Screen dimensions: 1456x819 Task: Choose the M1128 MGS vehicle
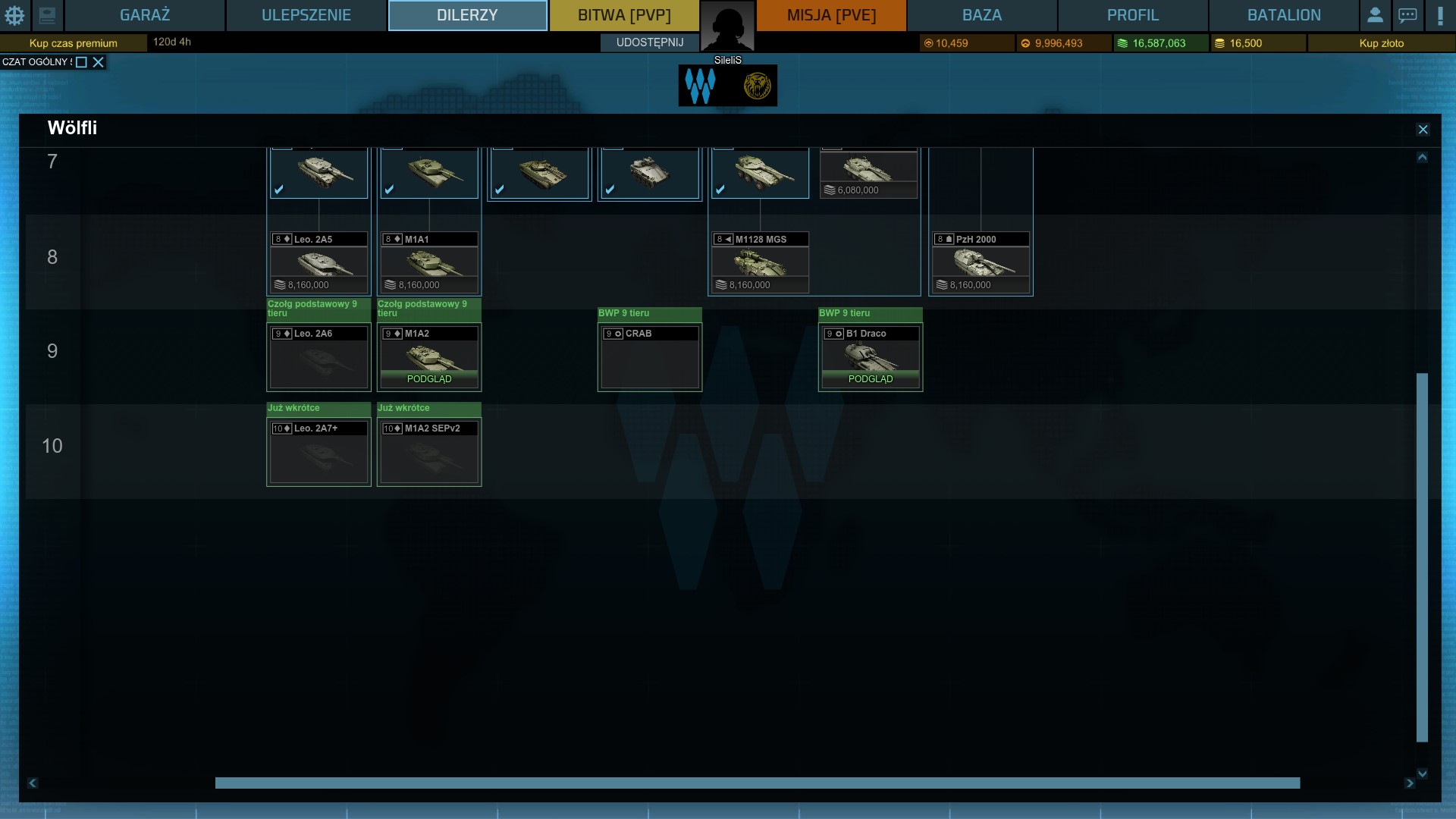point(760,262)
